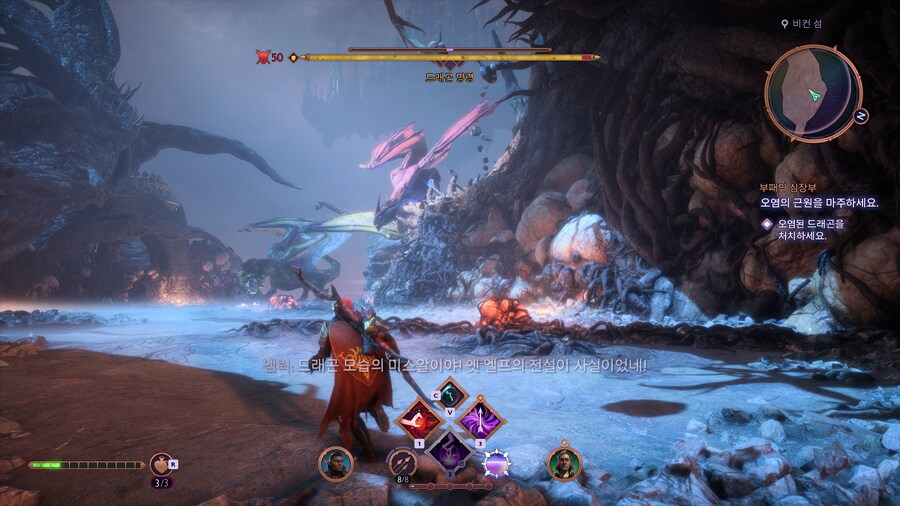
Task: Select the right companion portrait with green background
Action: coord(564,463)
